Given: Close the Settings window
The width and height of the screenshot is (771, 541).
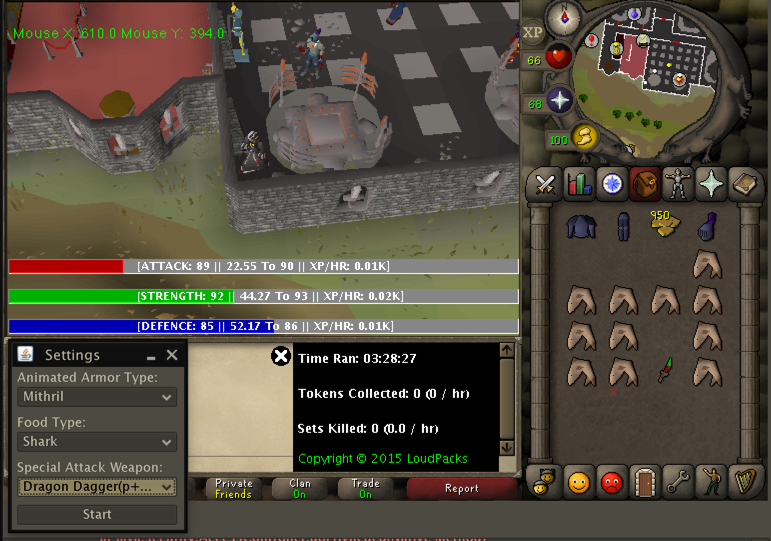Looking at the screenshot, I should [172, 355].
